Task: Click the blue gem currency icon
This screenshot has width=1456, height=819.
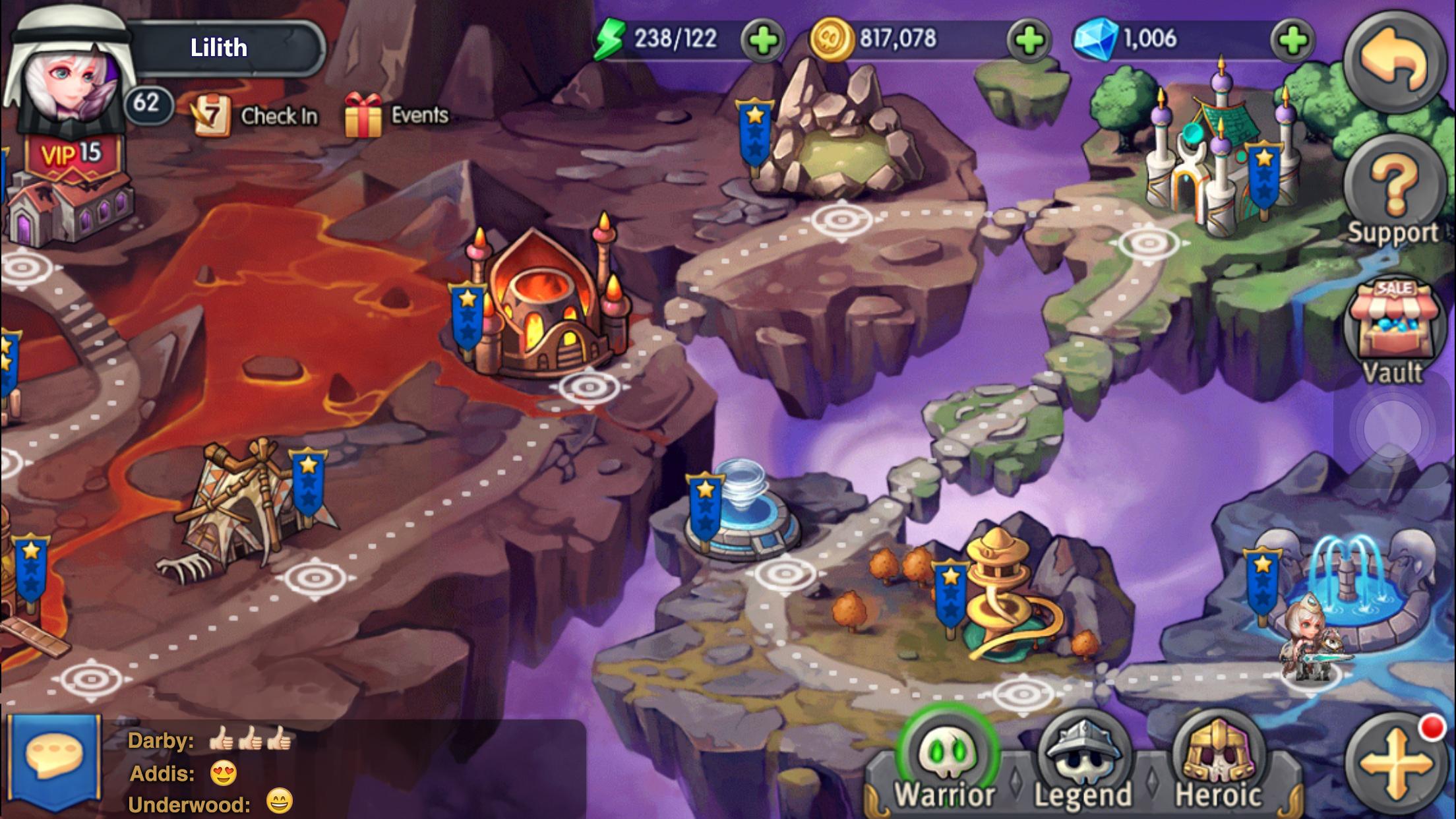Action: point(1097,38)
